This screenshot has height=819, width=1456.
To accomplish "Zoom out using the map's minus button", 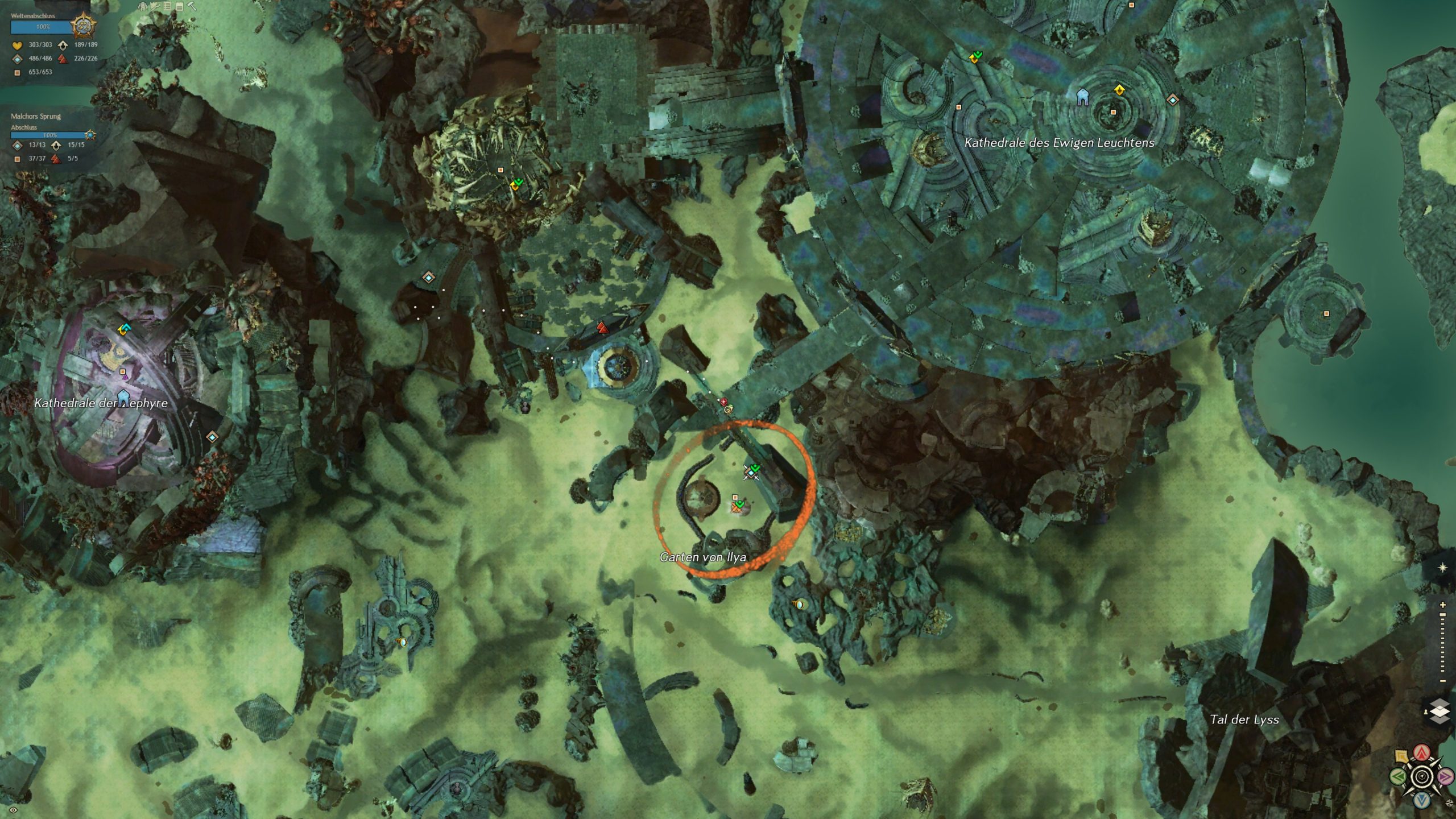I will [x=1443, y=681].
